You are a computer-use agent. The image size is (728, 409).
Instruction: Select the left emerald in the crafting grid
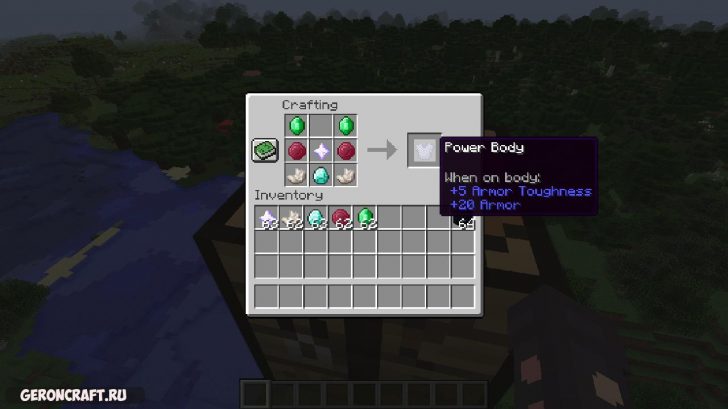[297, 126]
